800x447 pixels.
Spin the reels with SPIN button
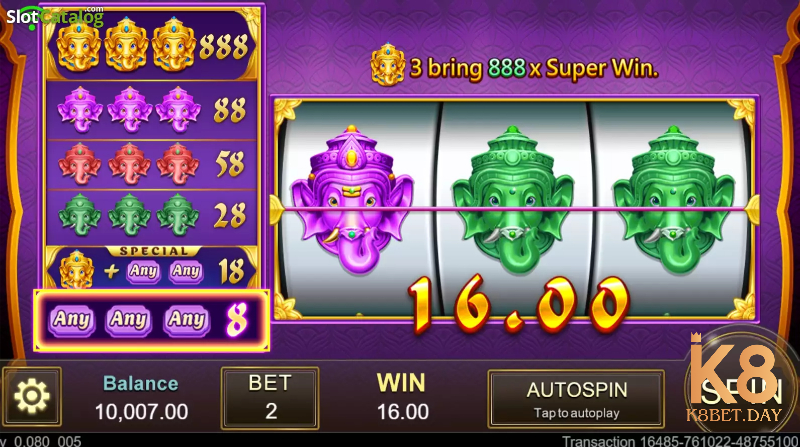740,390
